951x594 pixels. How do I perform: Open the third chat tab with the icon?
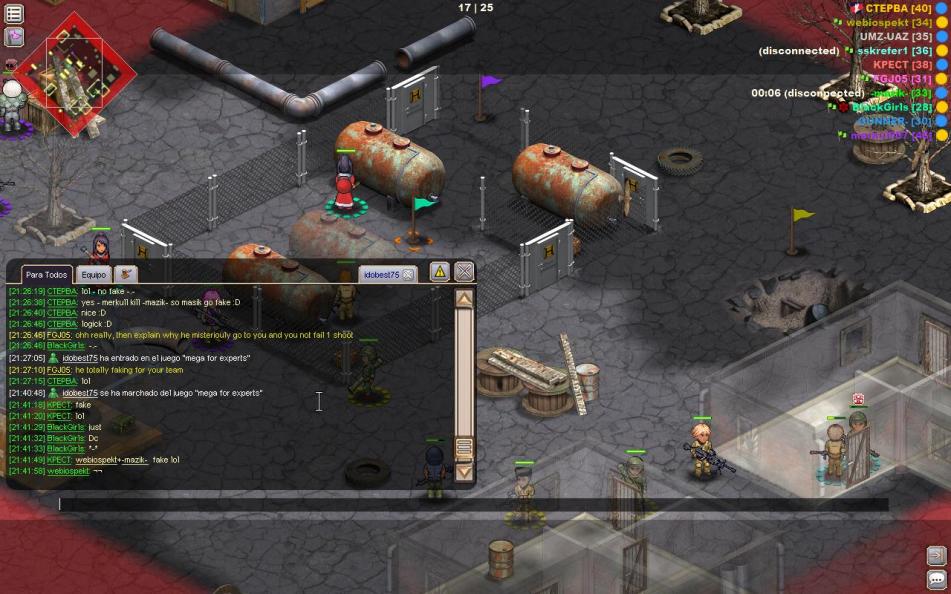126,274
